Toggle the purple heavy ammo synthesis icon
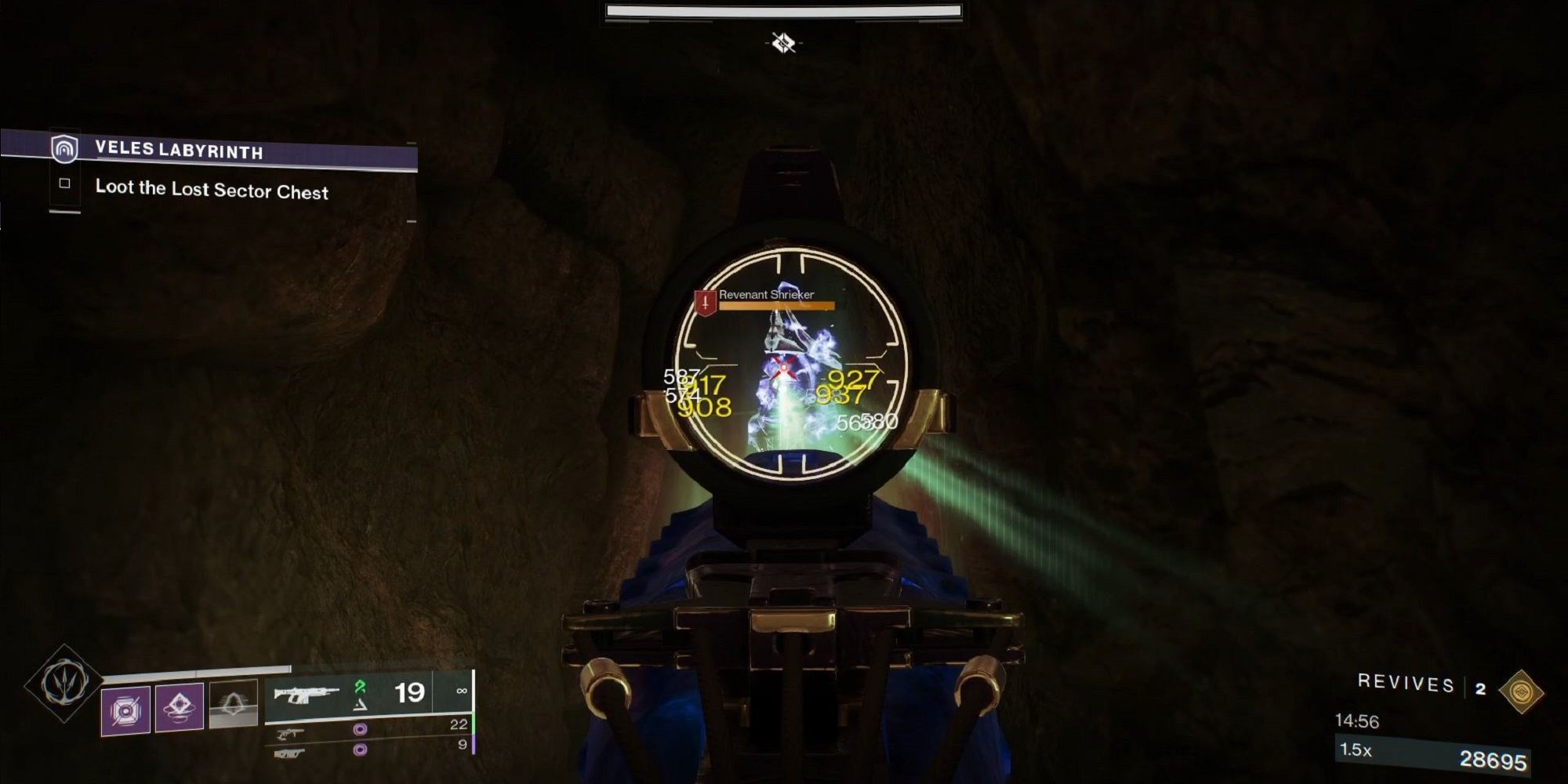1568x784 pixels. coord(361,751)
